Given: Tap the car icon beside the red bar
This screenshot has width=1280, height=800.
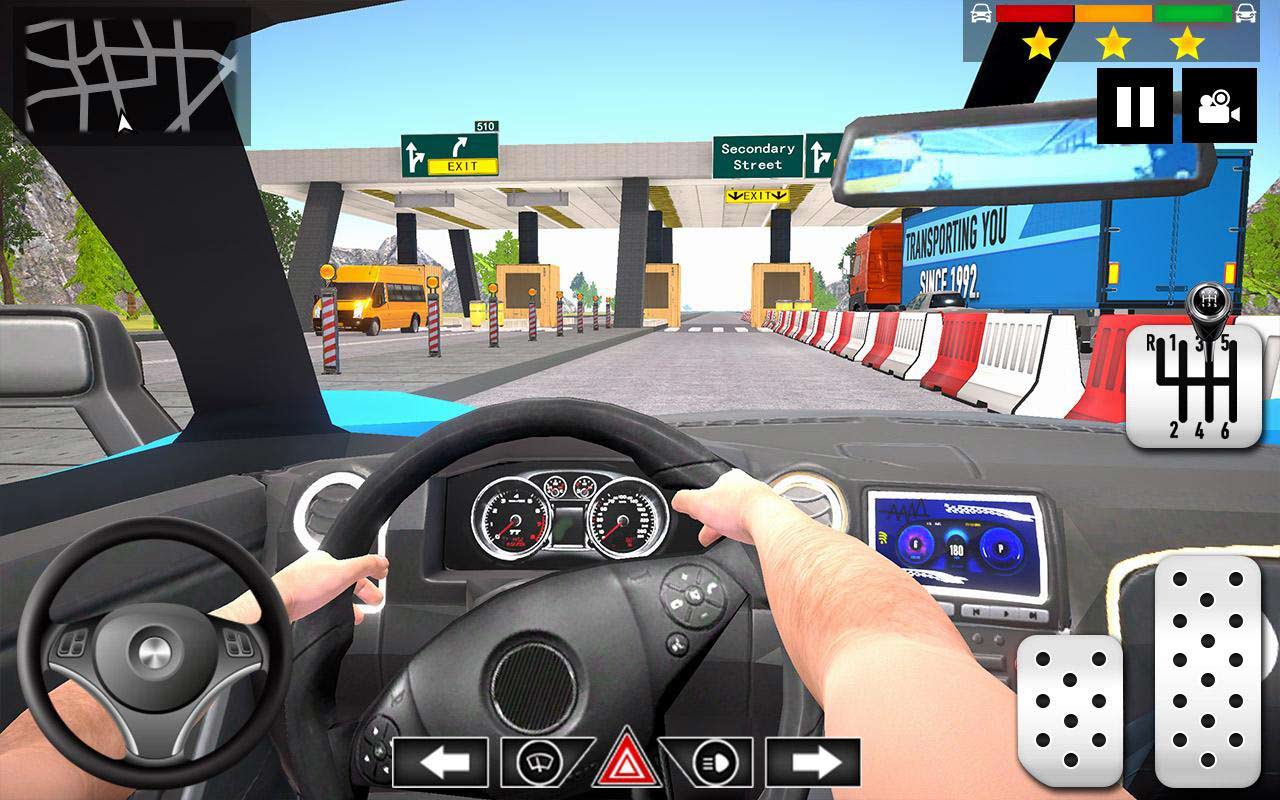Looking at the screenshot, I should [981, 12].
